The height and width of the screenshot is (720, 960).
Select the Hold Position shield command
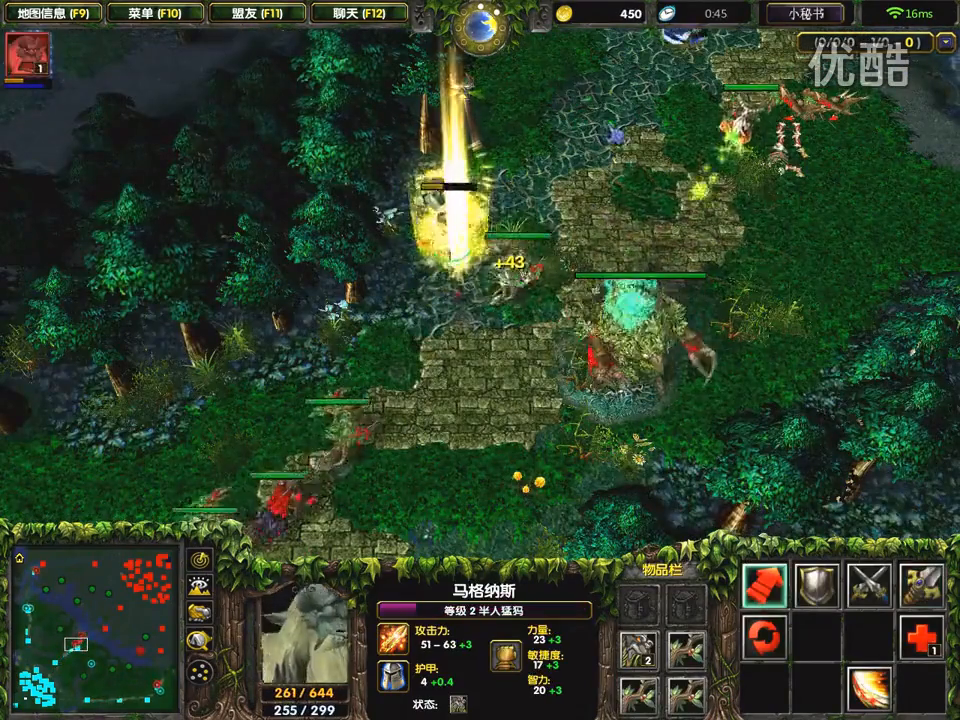[x=817, y=586]
